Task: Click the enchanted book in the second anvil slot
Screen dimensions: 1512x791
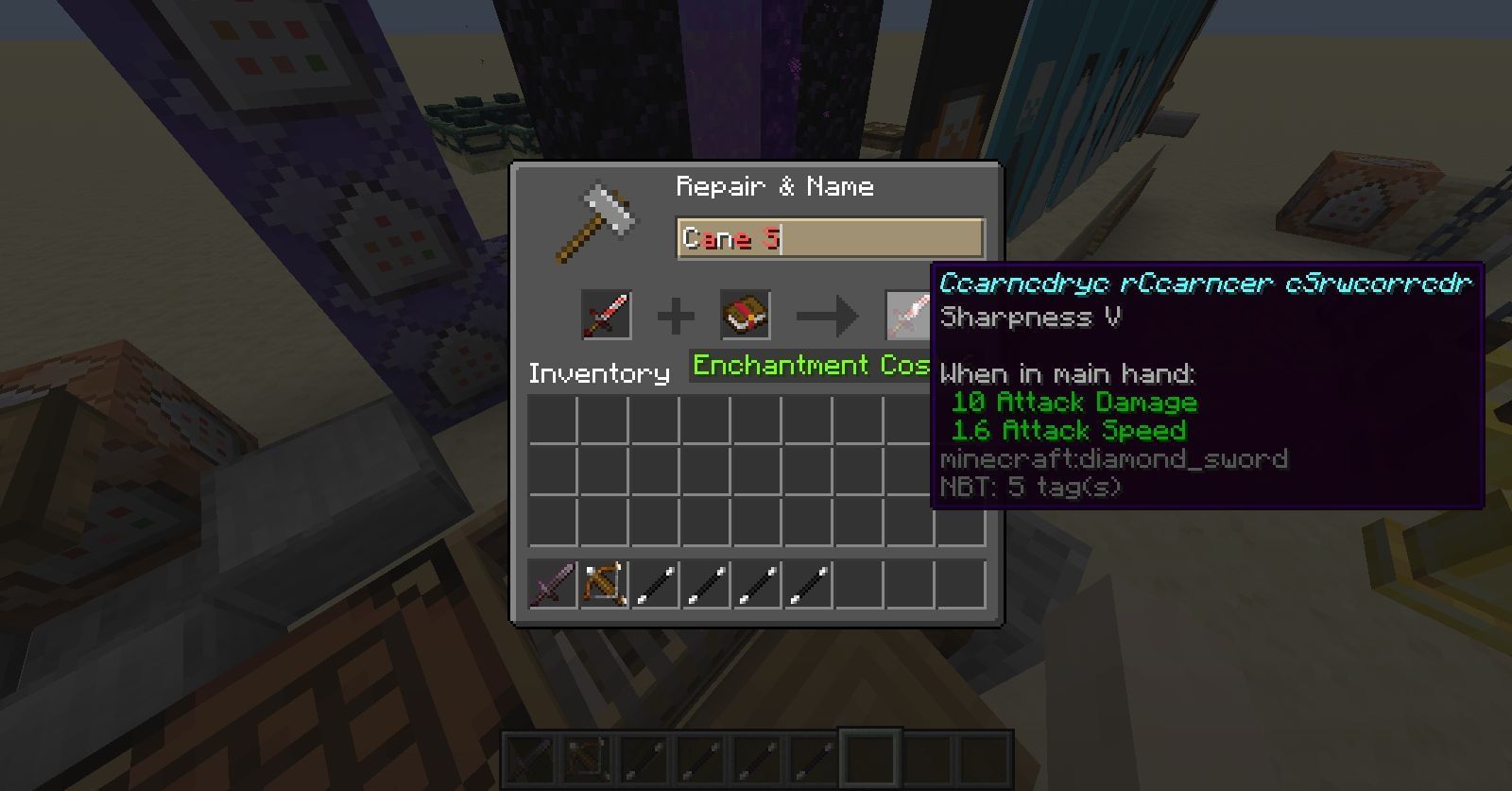Action: 743,316
